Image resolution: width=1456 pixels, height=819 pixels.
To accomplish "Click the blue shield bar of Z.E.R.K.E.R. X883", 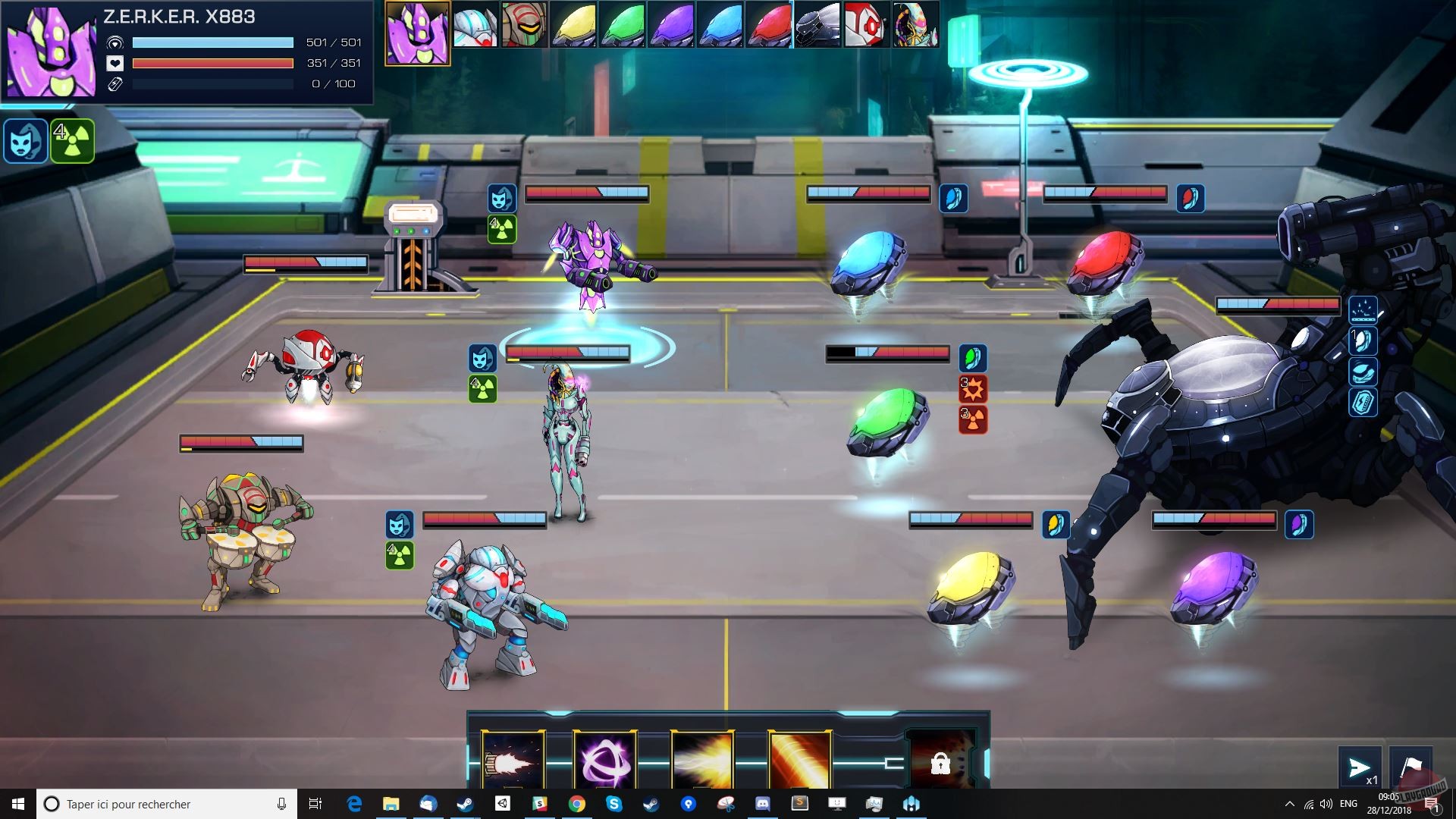I will [212, 43].
